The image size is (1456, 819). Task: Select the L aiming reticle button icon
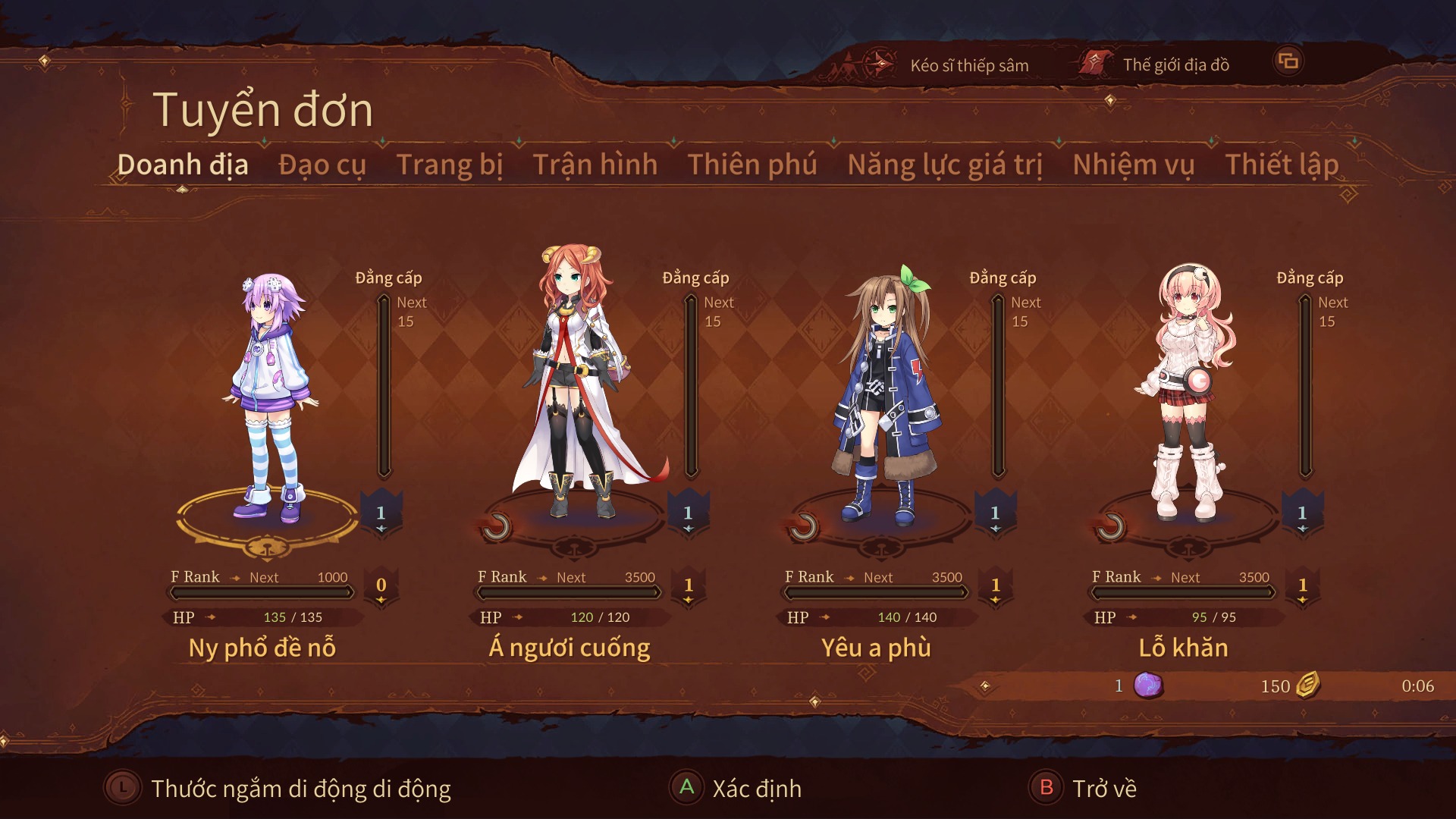point(121,788)
